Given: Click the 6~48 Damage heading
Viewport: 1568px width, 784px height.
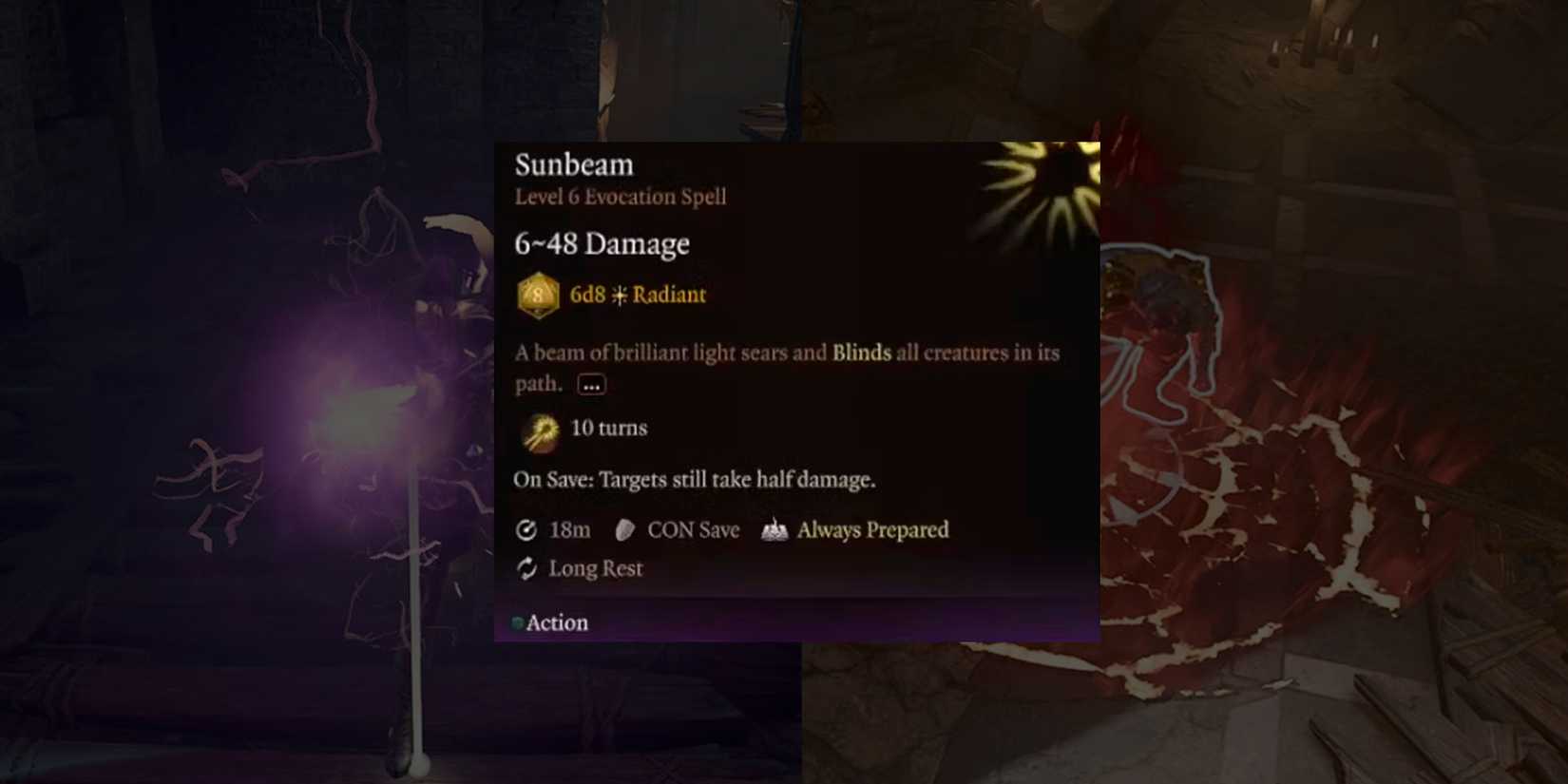Looking at the screenshot, I should (601, 244).
